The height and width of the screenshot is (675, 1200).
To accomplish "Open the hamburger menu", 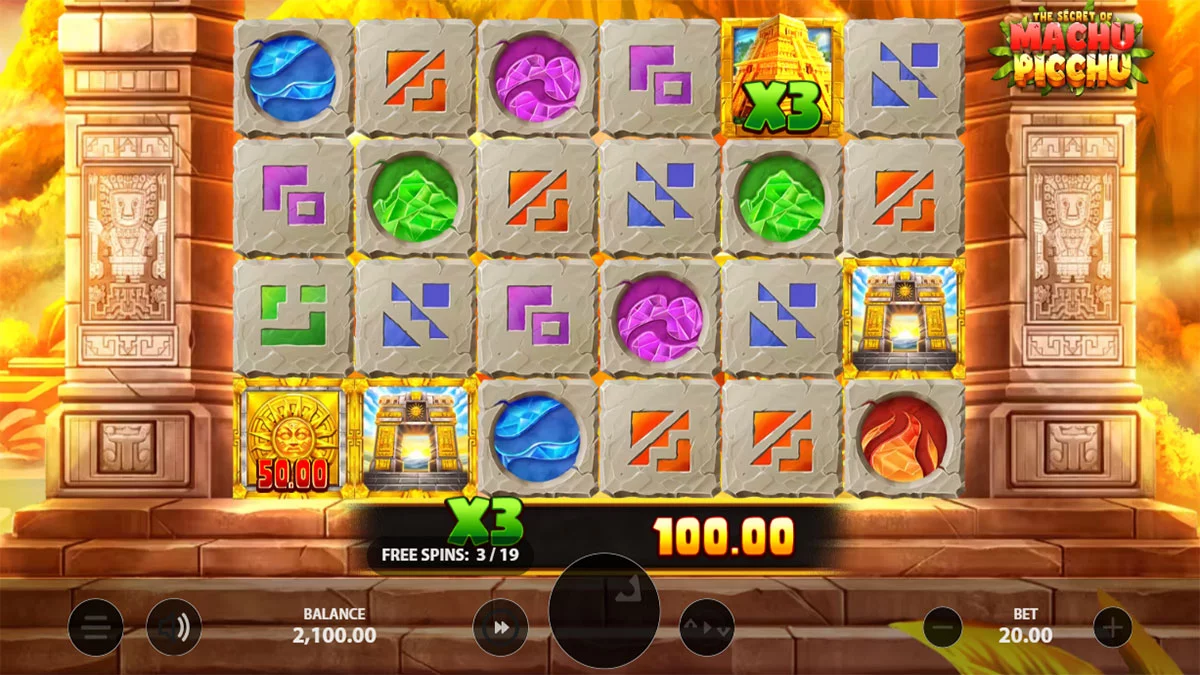I will (96, 628).
